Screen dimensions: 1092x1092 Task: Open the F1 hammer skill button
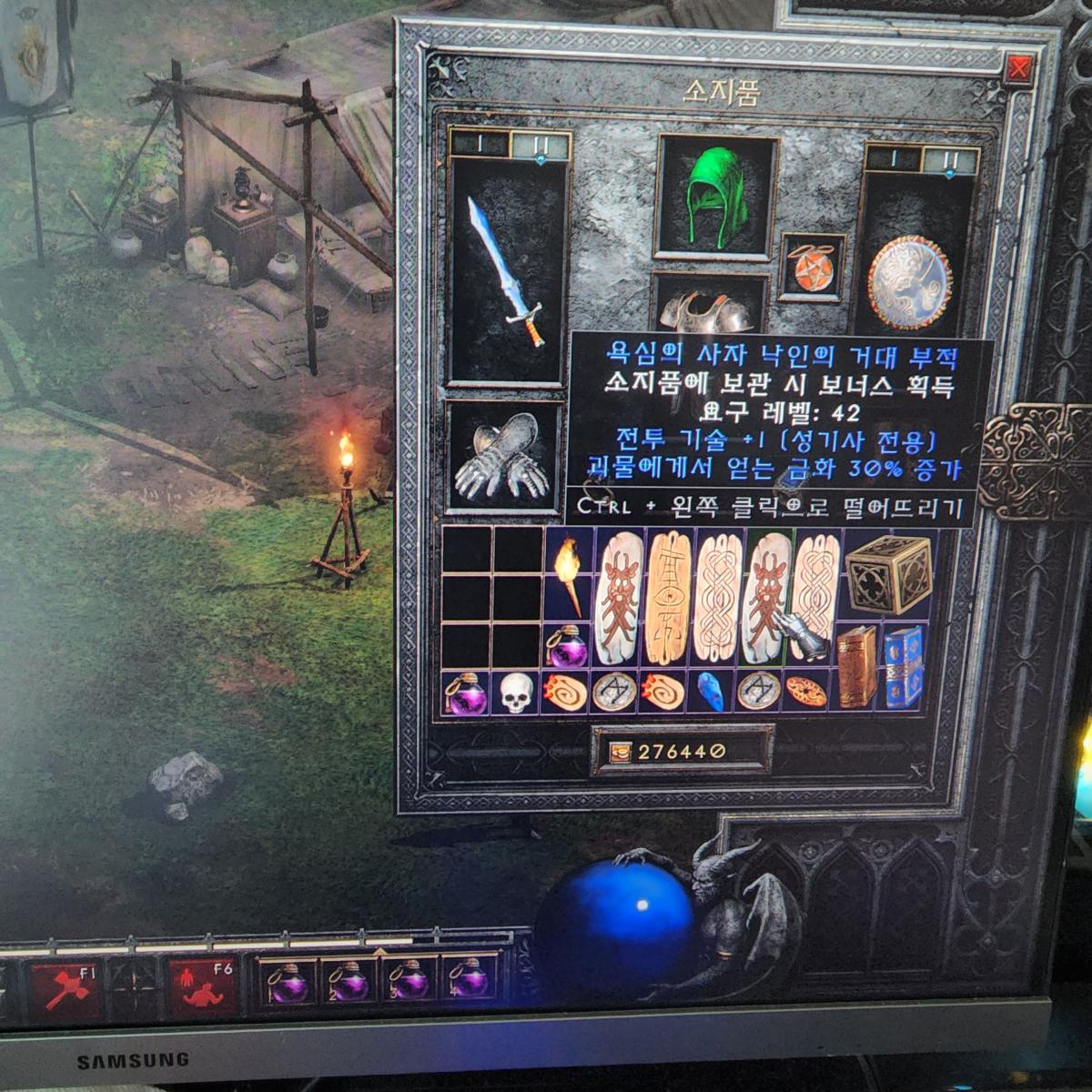(x=66, y=987)
